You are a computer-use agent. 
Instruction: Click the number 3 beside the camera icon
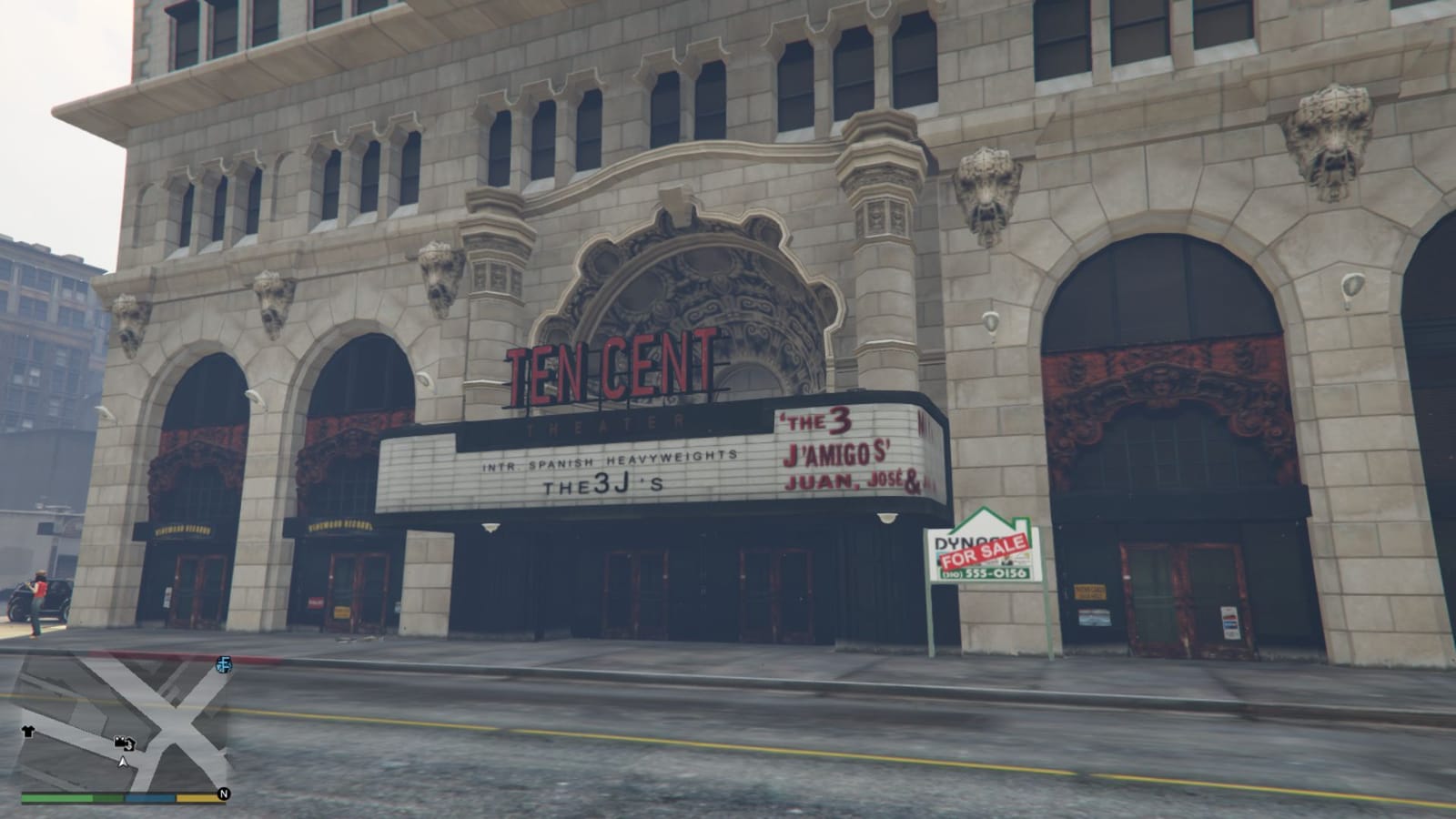129,746
